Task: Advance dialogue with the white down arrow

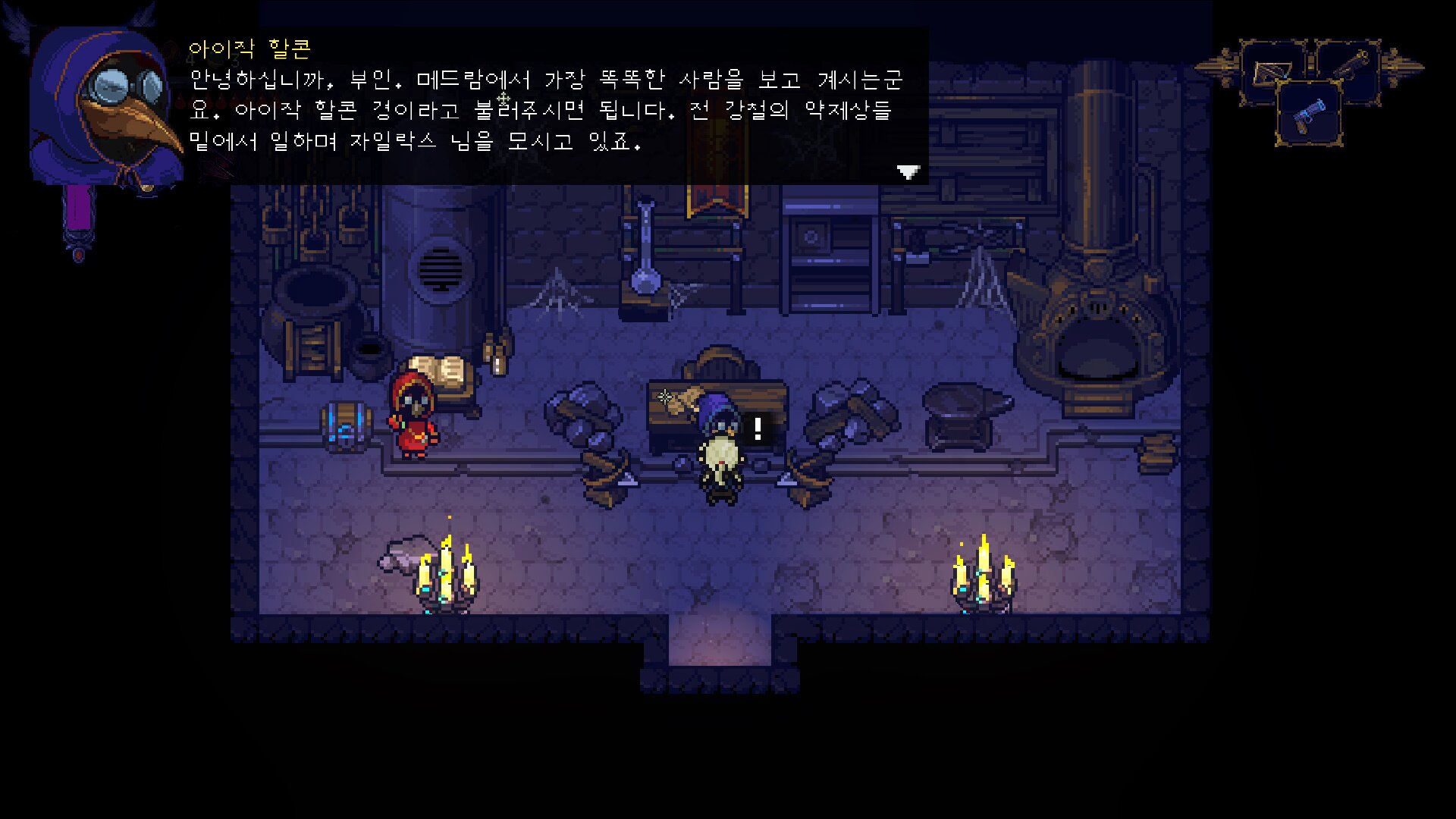Action: [x=908, y=172]
